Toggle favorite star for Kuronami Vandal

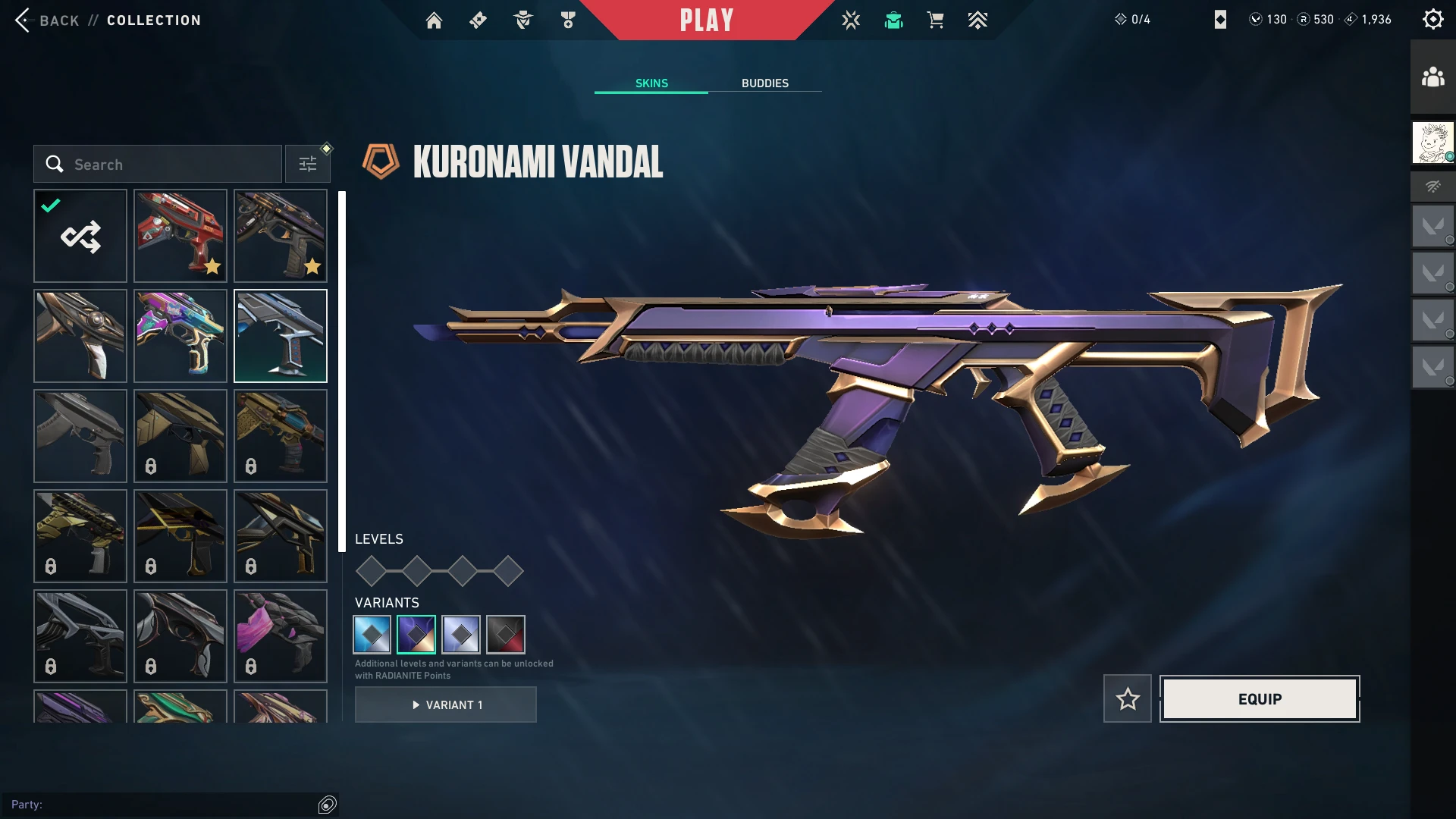1127,698
